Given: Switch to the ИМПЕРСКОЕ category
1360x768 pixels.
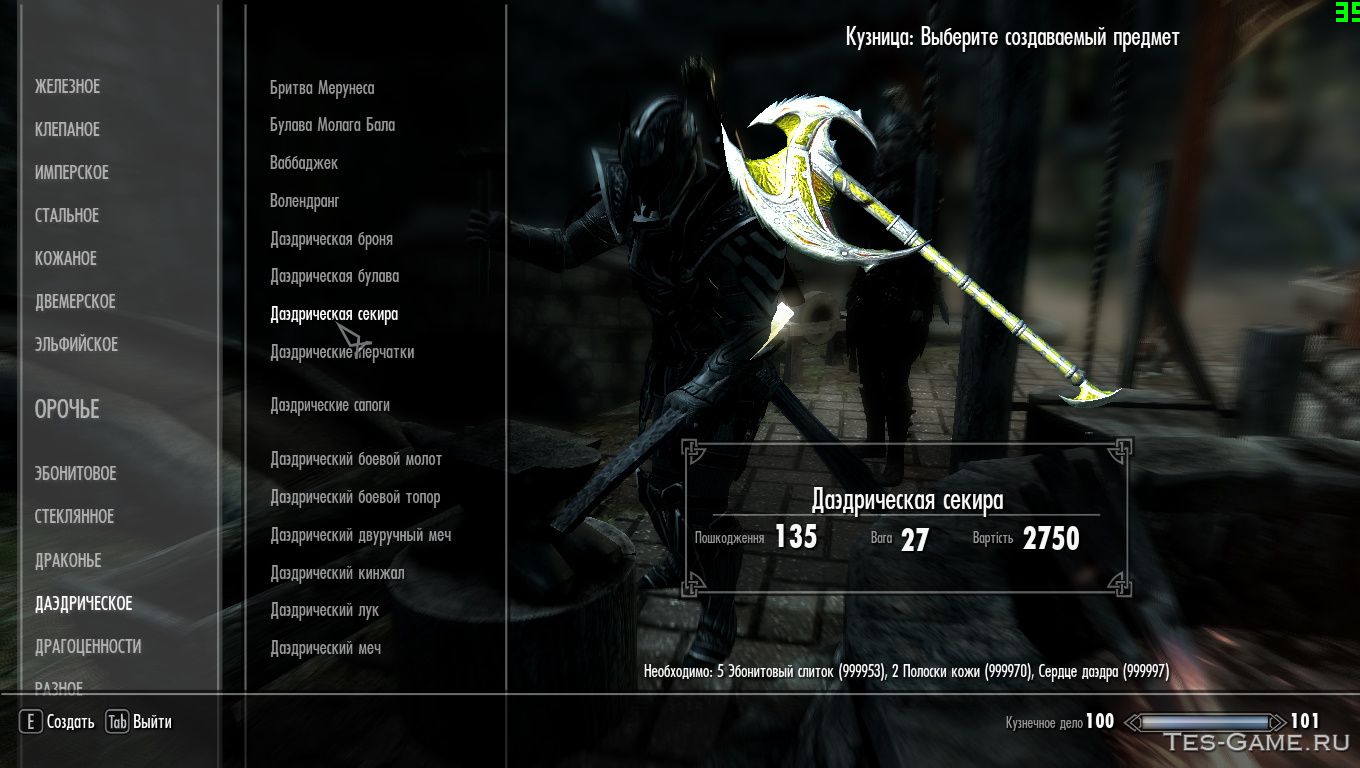Looking at the screenshot, I should pyautogui.click(x=71, y=173).
